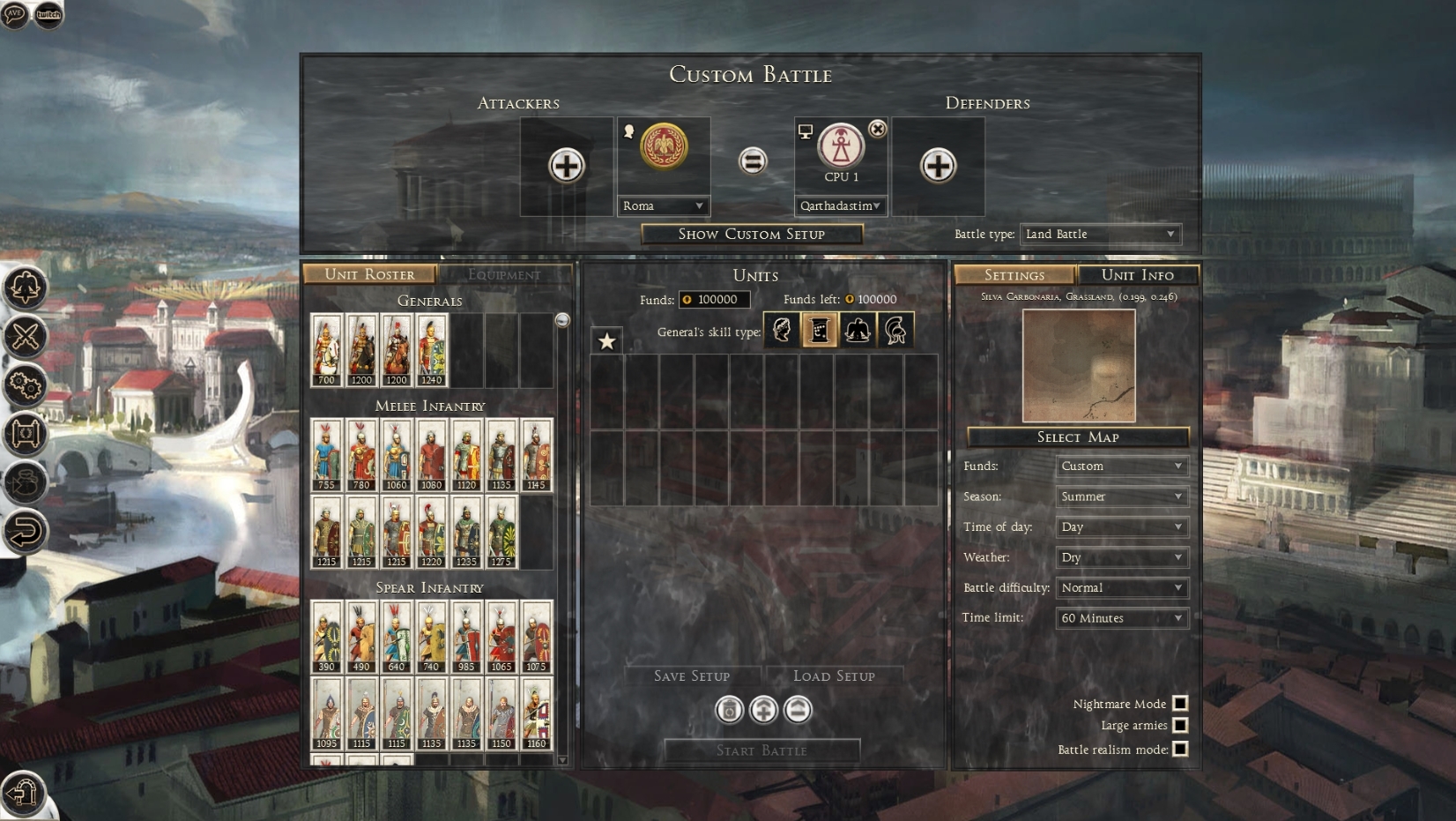The image size is (1456, 821).
Task: Click the Load Setup button
Action: pyautogui.click(x=834, y=675)
